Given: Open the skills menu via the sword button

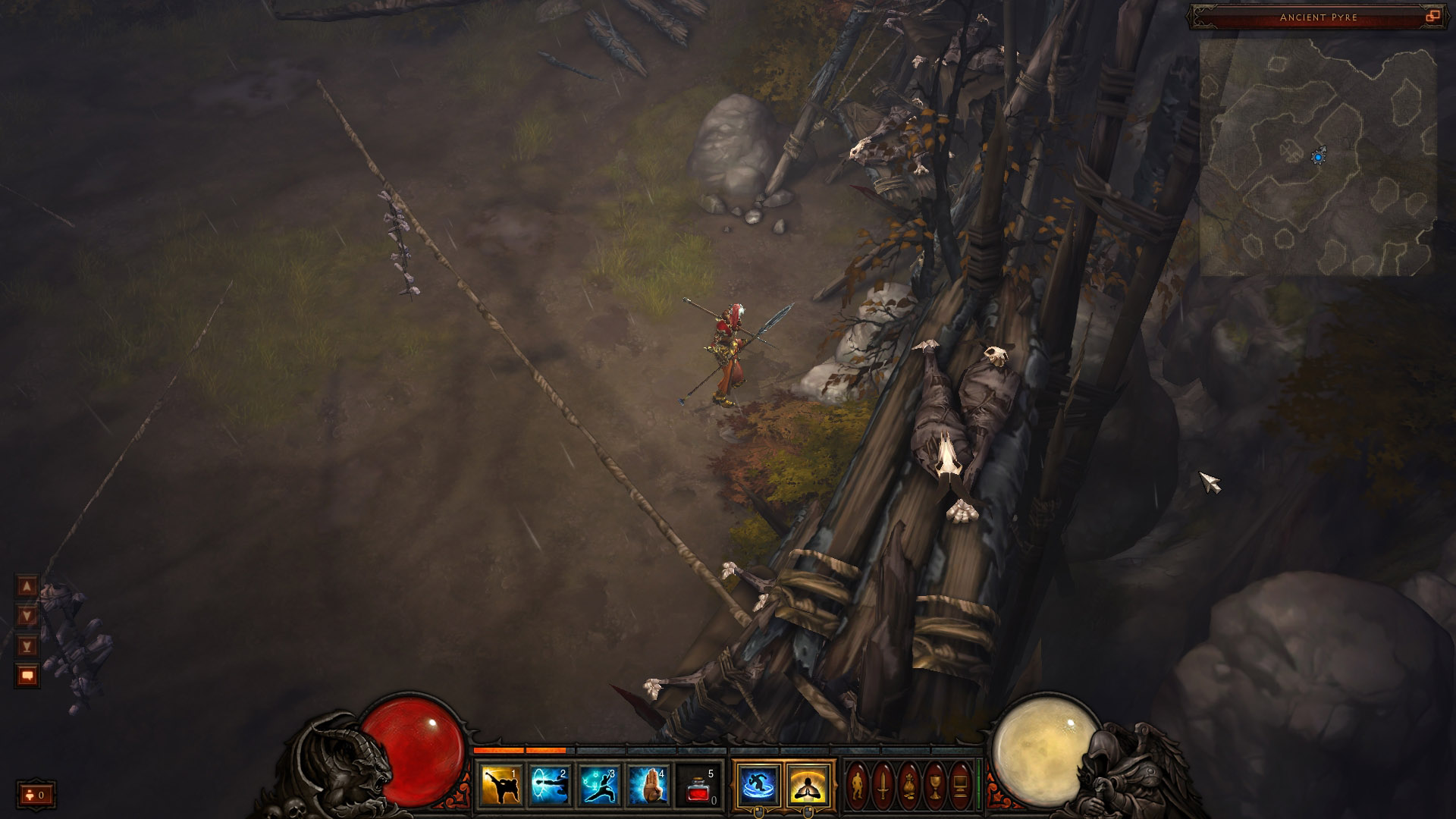Looking at the screenshot, I should 883,786.
